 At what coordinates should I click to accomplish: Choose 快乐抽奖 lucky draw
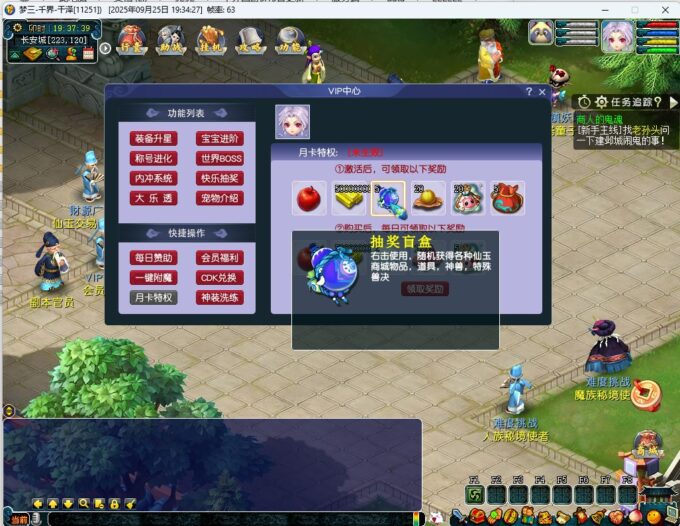coord(220,178)
